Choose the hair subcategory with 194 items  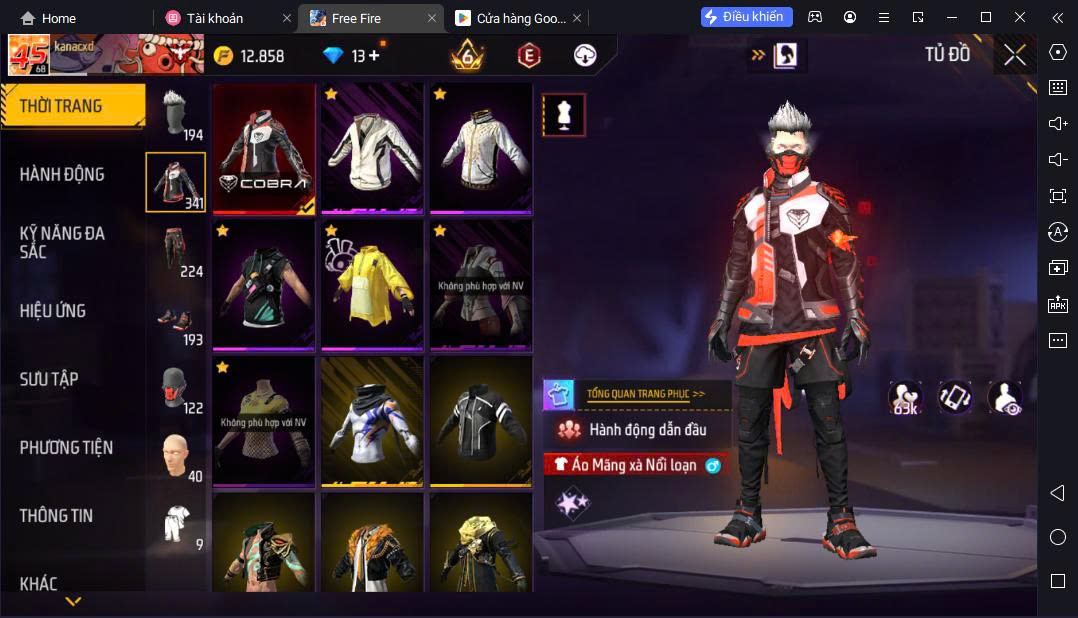(176, 114)
